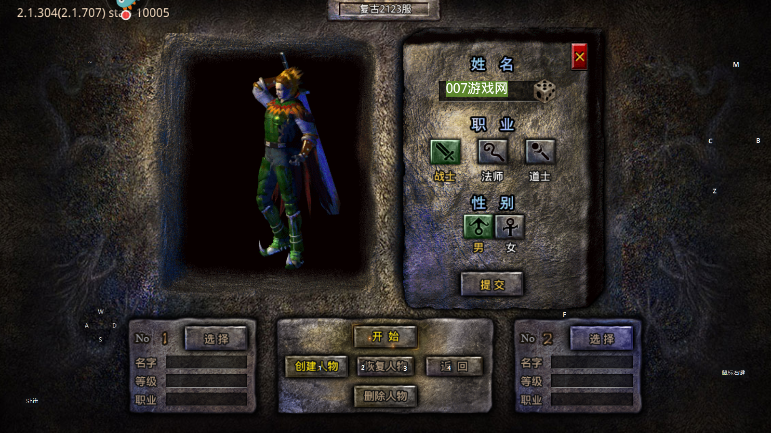
Task: Click the 创建人物 create character button
Action: 317,366
